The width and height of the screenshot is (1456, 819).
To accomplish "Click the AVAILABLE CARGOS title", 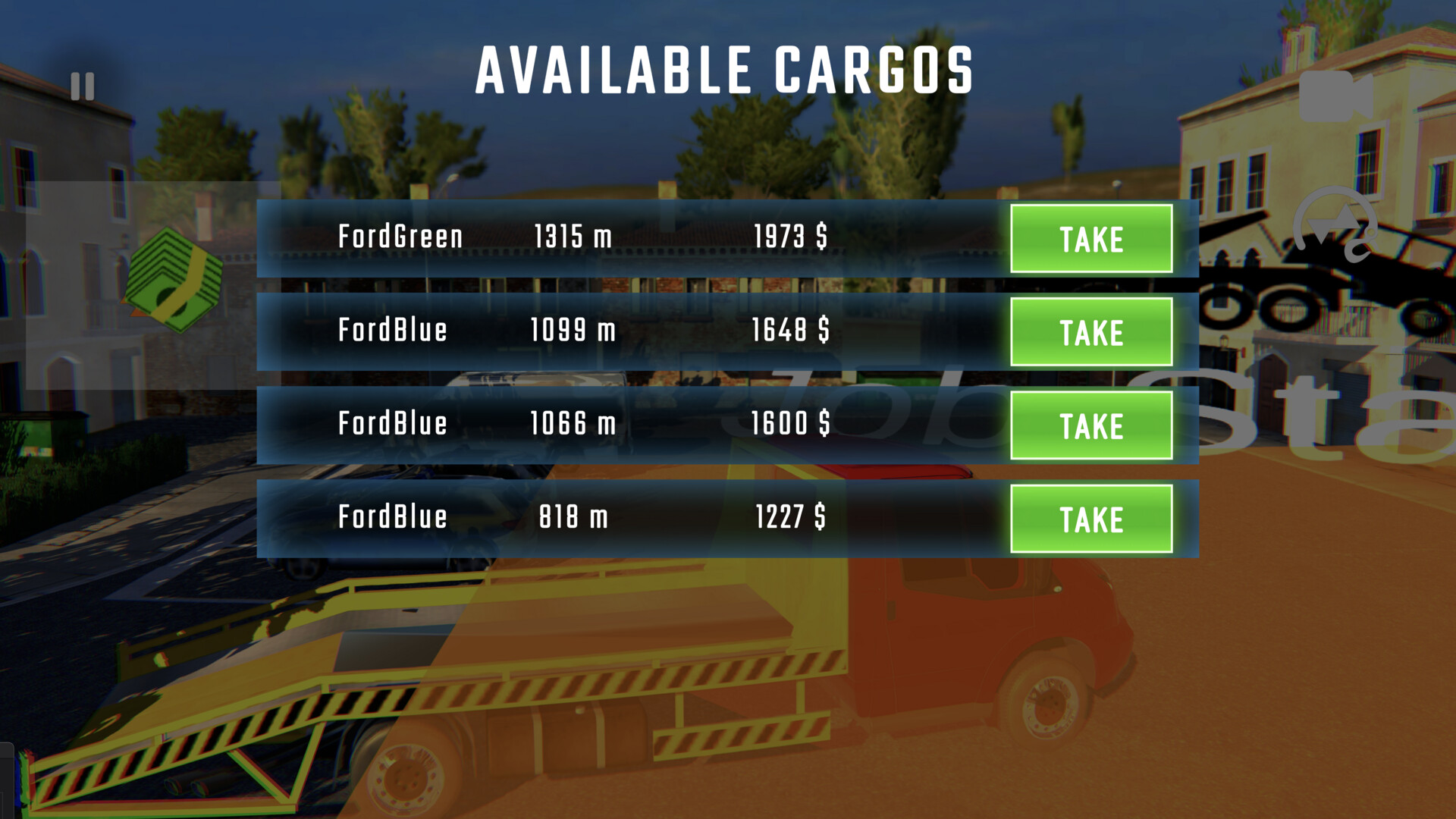I will tap(726, 68).
